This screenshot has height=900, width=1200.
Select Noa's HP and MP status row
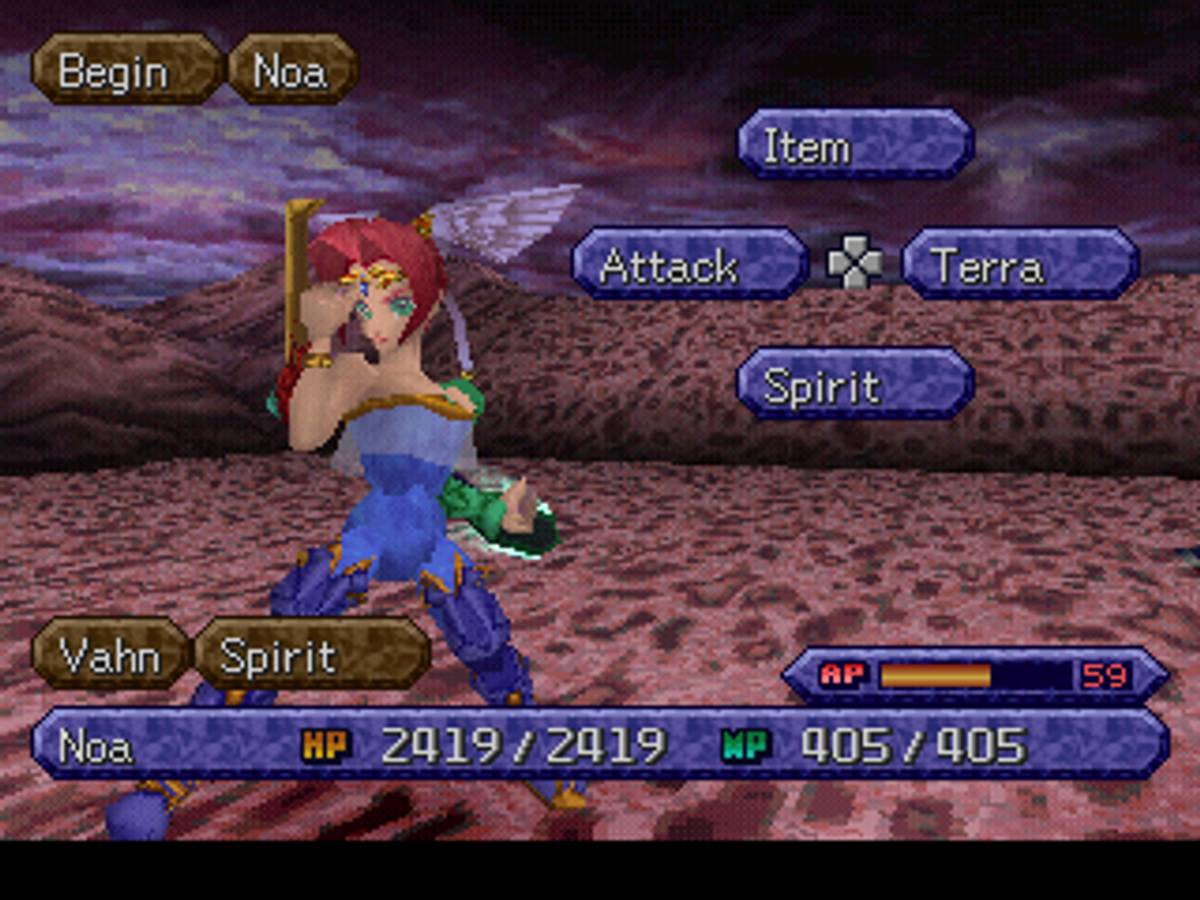pos(600,745)
